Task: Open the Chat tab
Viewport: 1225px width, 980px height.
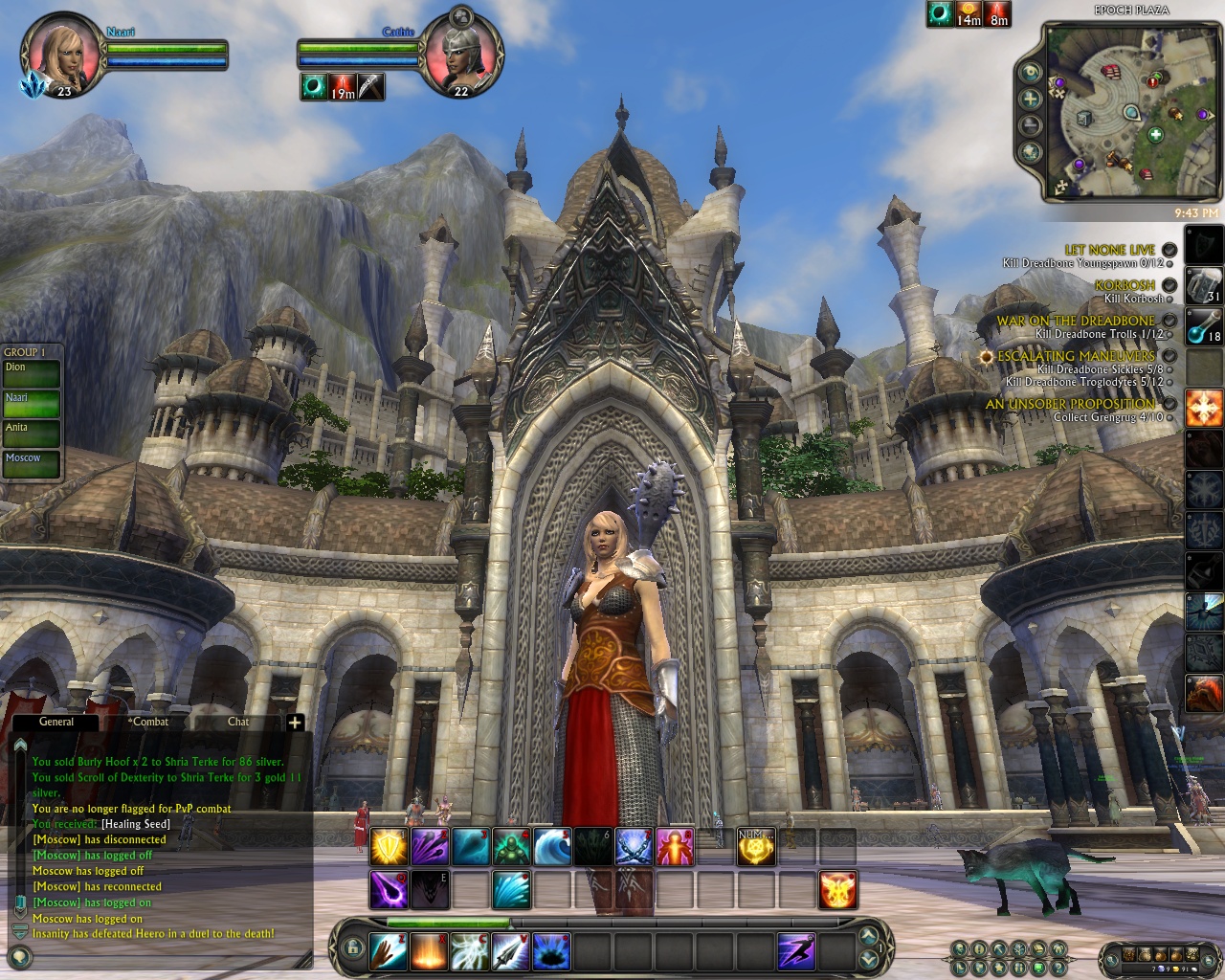Action: (x=238, y=722)
